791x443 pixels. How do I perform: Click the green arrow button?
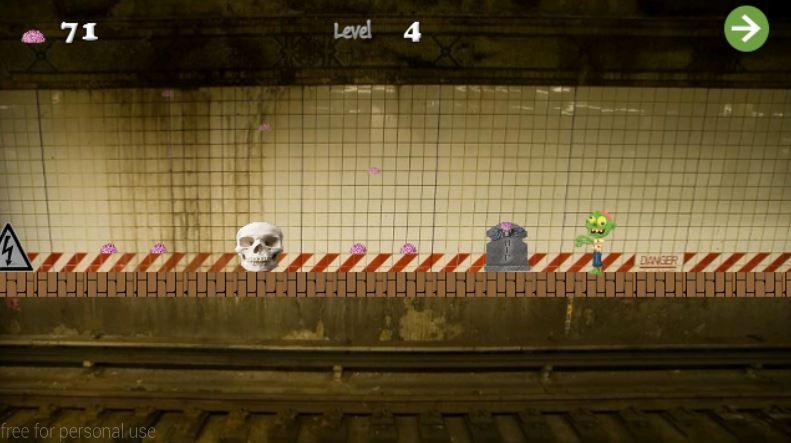(746, 29)
